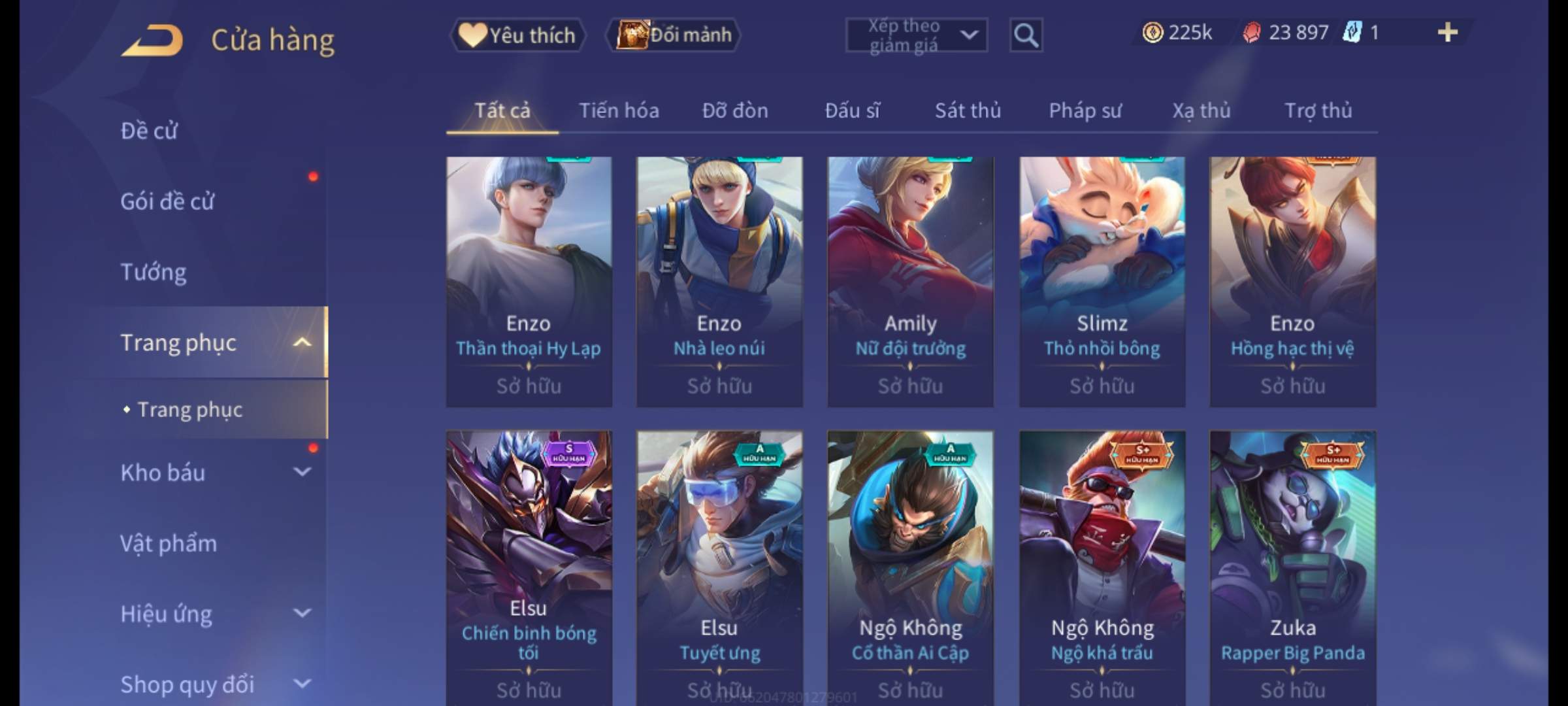Screen dimensions: 1568x706
Task: Switch to the Đỡ đòn tab
Action: (x=735, y=110)
